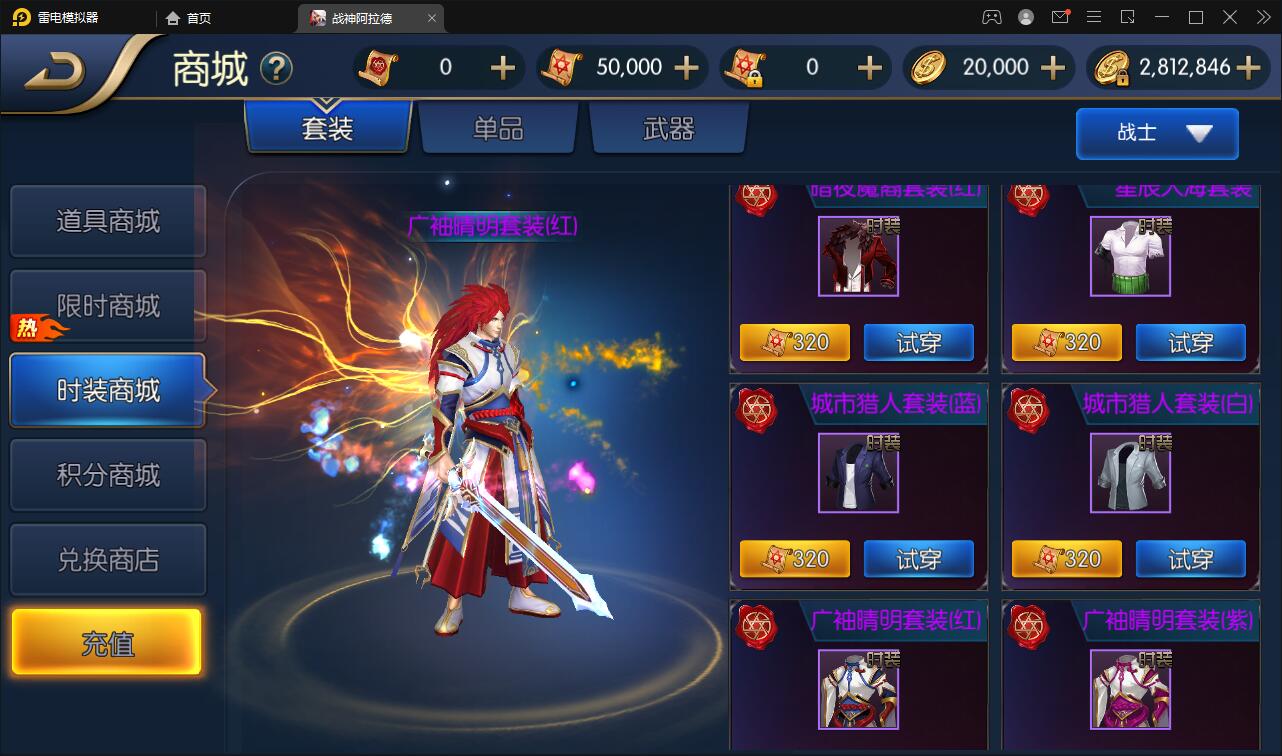Click the hamburger menu icon in the titlebar
1282x756 pixels.
click(1094, 17)
